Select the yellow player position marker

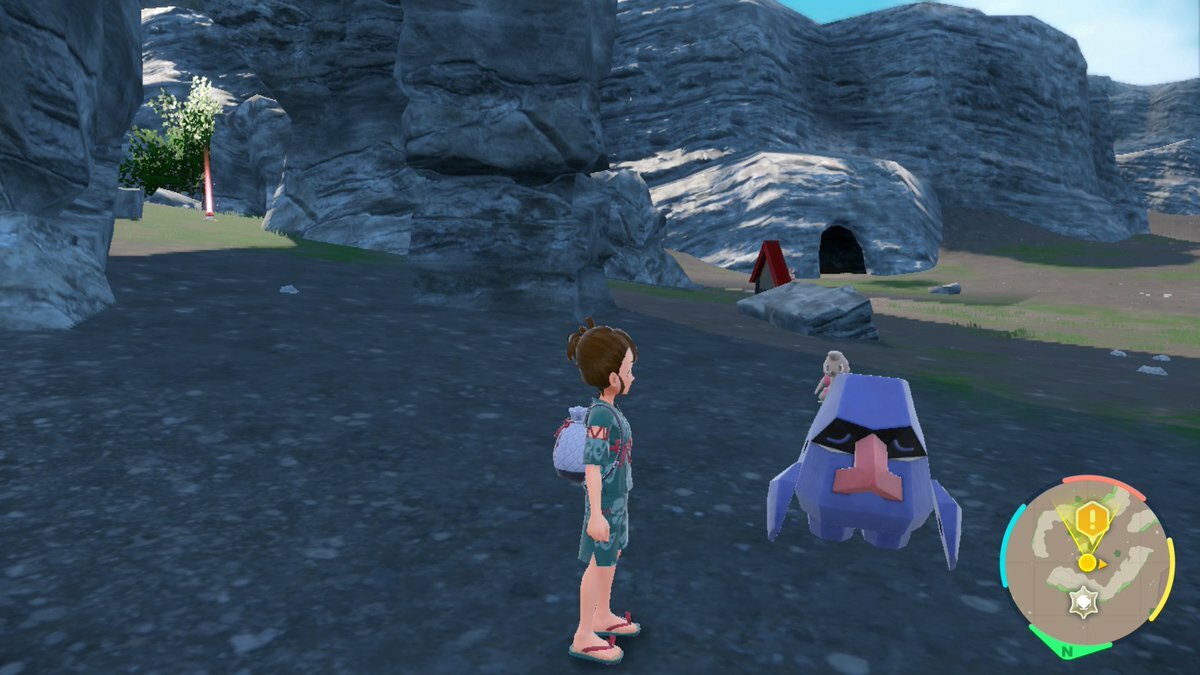[x=1087, y=563]
